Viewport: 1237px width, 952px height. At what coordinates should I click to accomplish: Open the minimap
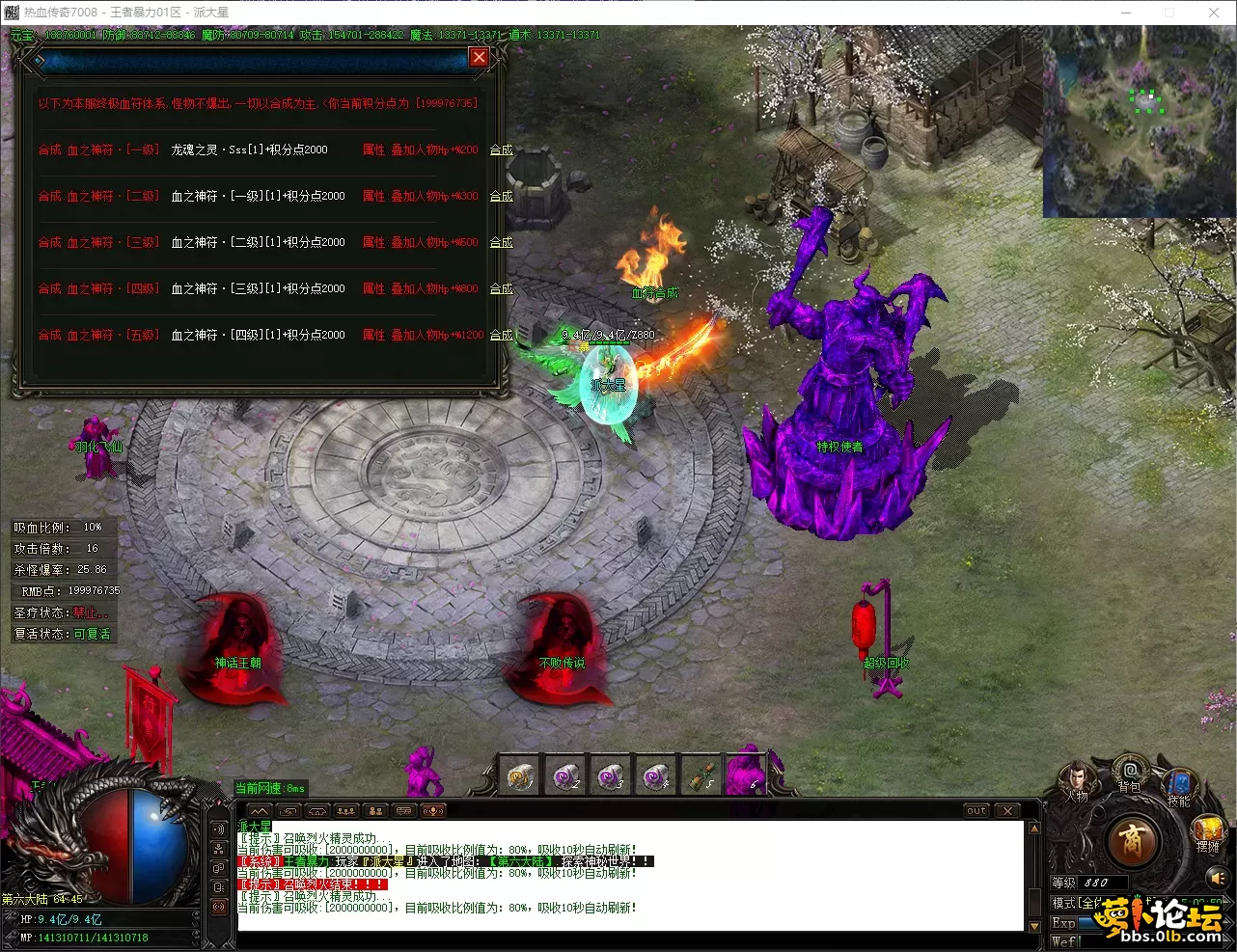1139,122
